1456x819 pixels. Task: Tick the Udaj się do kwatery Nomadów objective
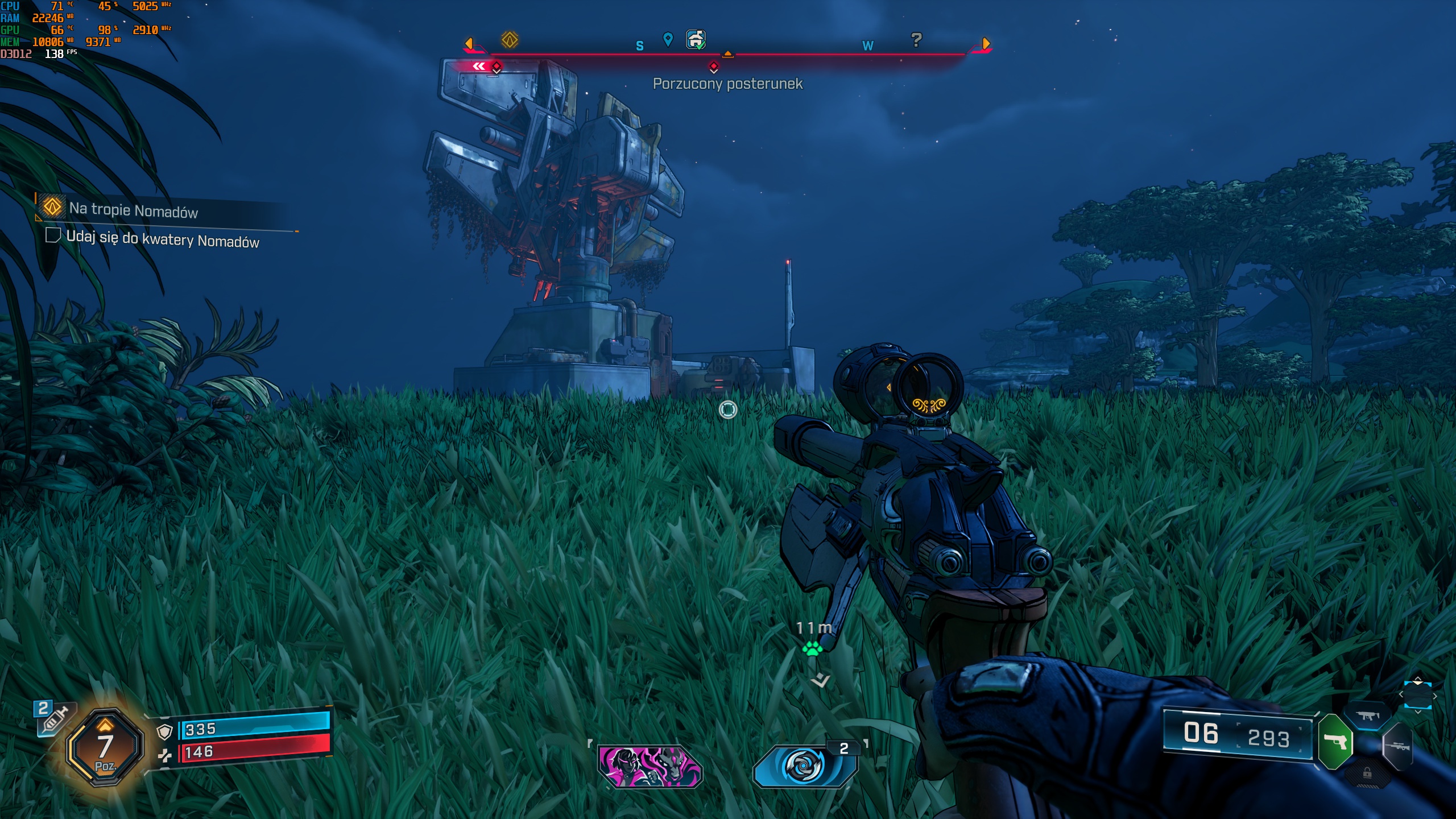point(53,235)
